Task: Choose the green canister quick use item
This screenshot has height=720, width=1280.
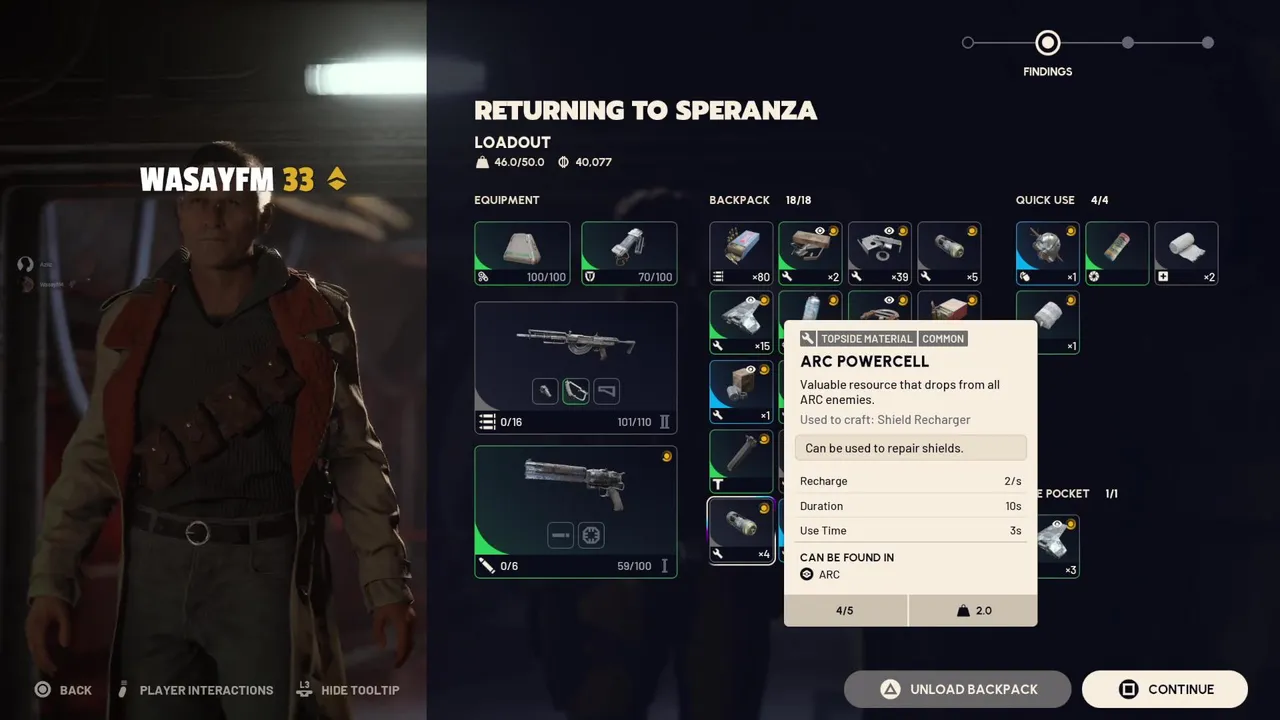Action: click(x=1117, y=253)
